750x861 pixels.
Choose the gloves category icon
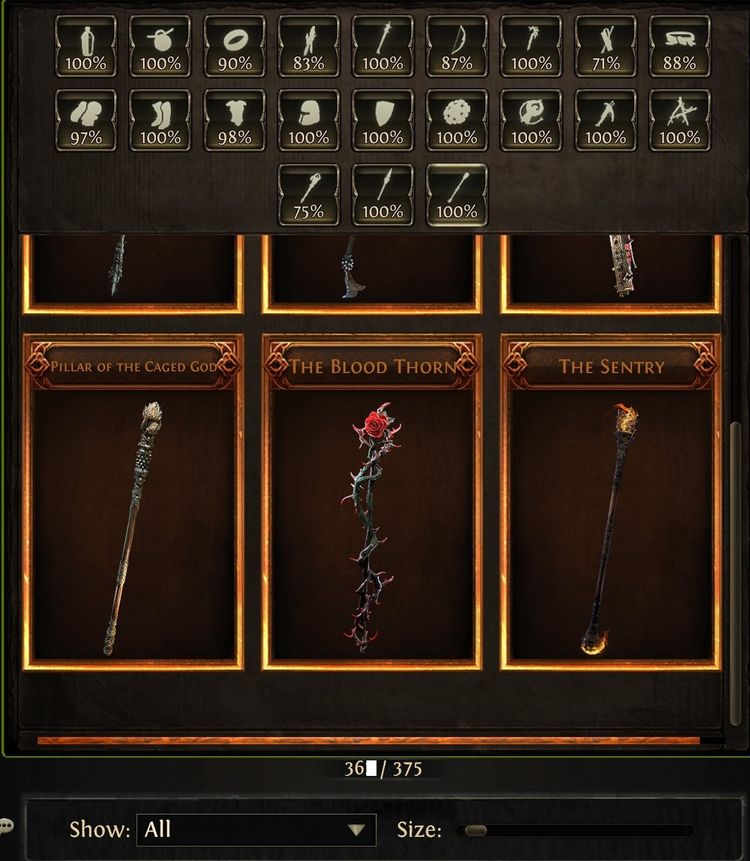click(x=85, y=120)
